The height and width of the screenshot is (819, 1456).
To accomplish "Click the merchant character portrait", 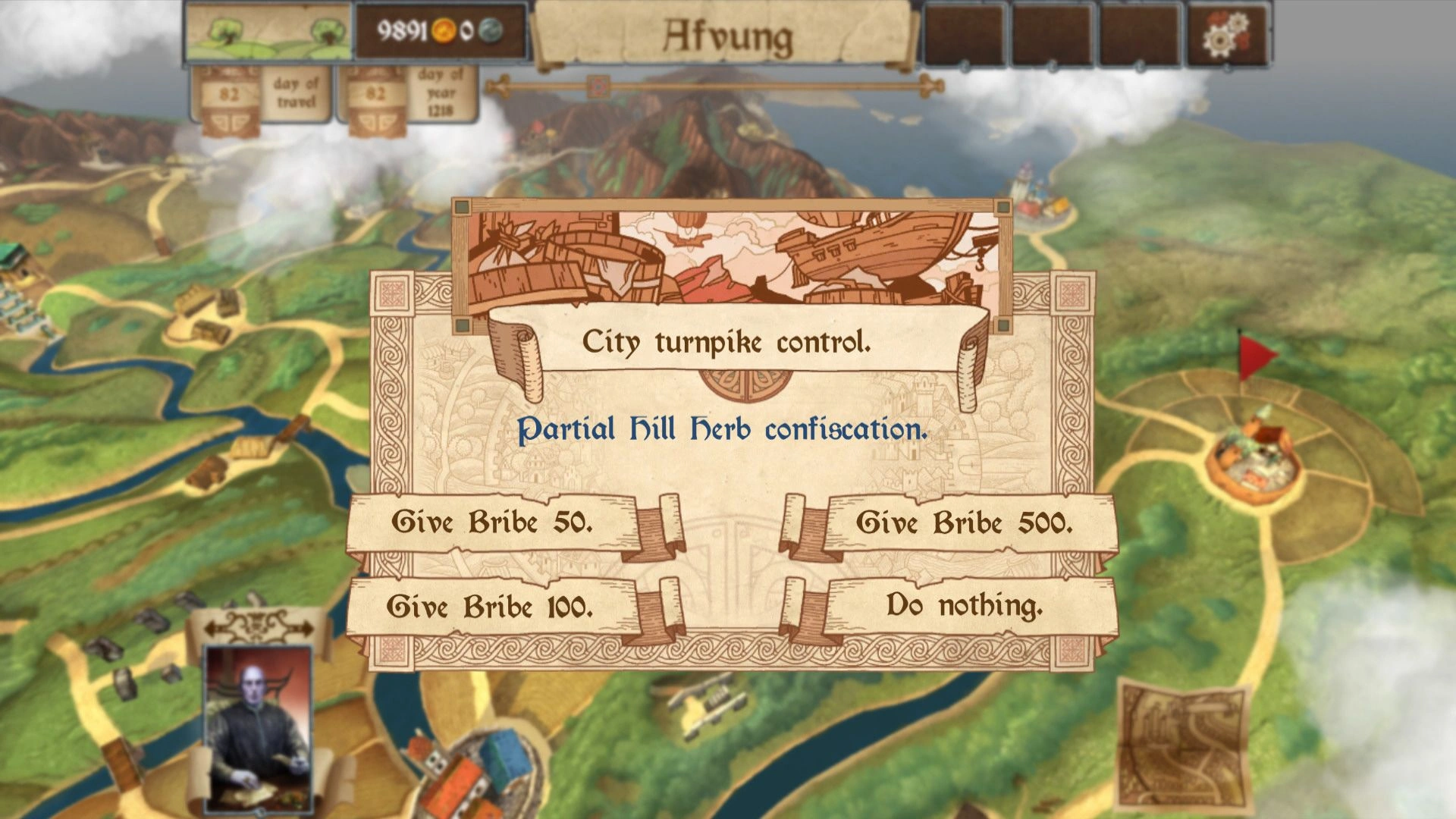I will click(x=259, y=729).
